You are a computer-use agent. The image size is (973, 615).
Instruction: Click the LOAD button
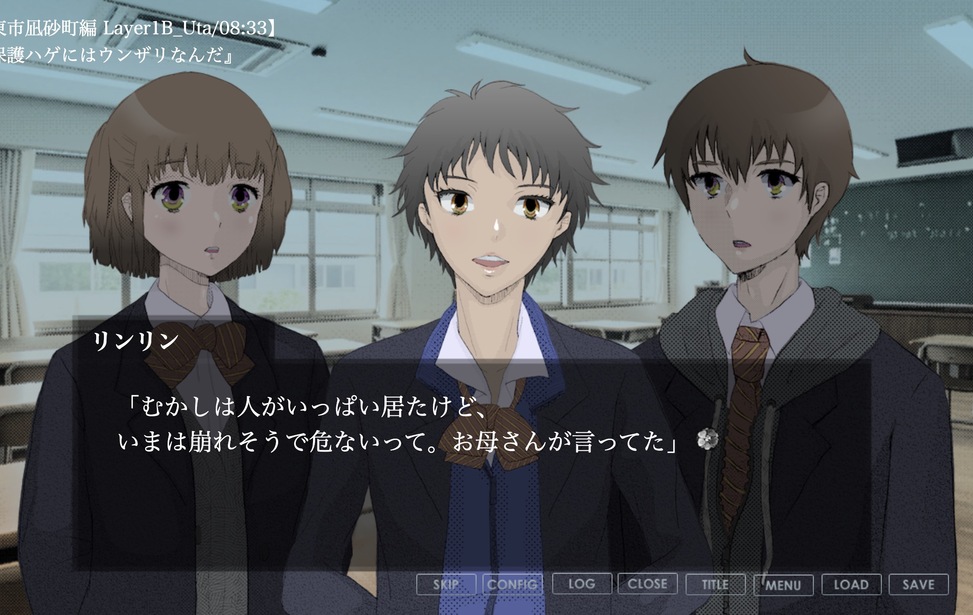(x=851, y=584)
